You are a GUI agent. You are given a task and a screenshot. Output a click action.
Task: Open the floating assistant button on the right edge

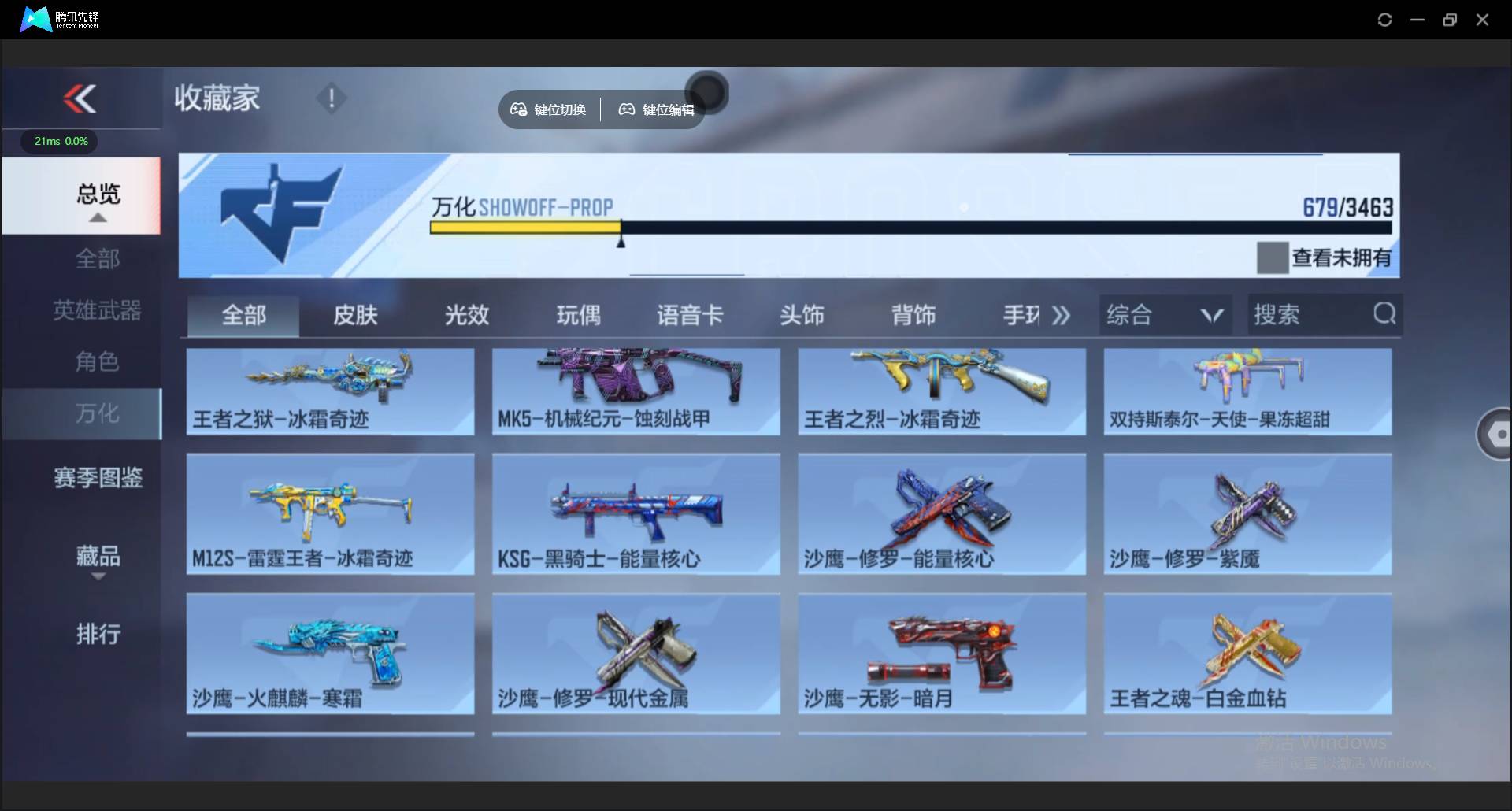[x=1500, y=434]
